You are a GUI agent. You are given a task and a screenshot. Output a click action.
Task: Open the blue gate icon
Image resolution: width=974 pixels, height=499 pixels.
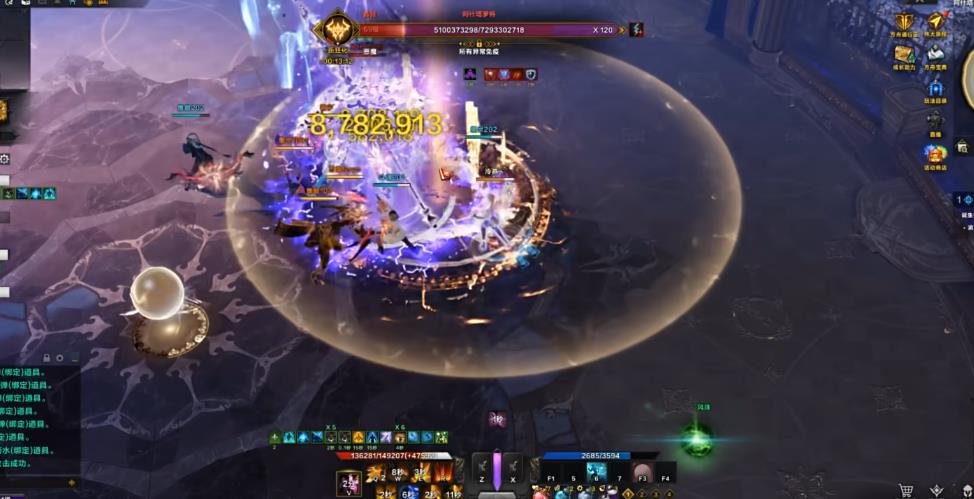[x=935, y=88]
